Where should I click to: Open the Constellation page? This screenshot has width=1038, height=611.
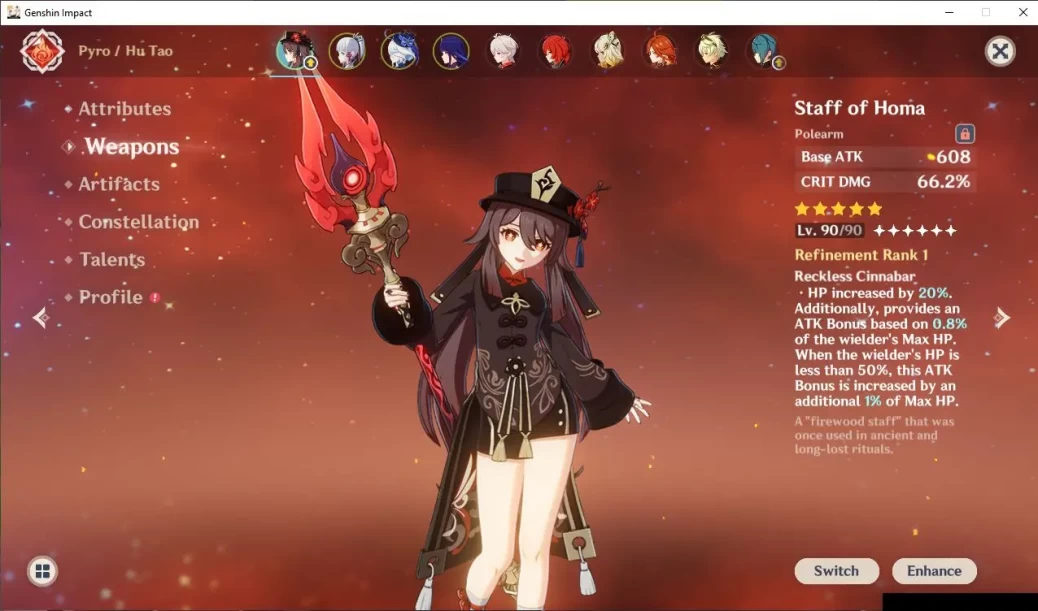coord(138,222)
